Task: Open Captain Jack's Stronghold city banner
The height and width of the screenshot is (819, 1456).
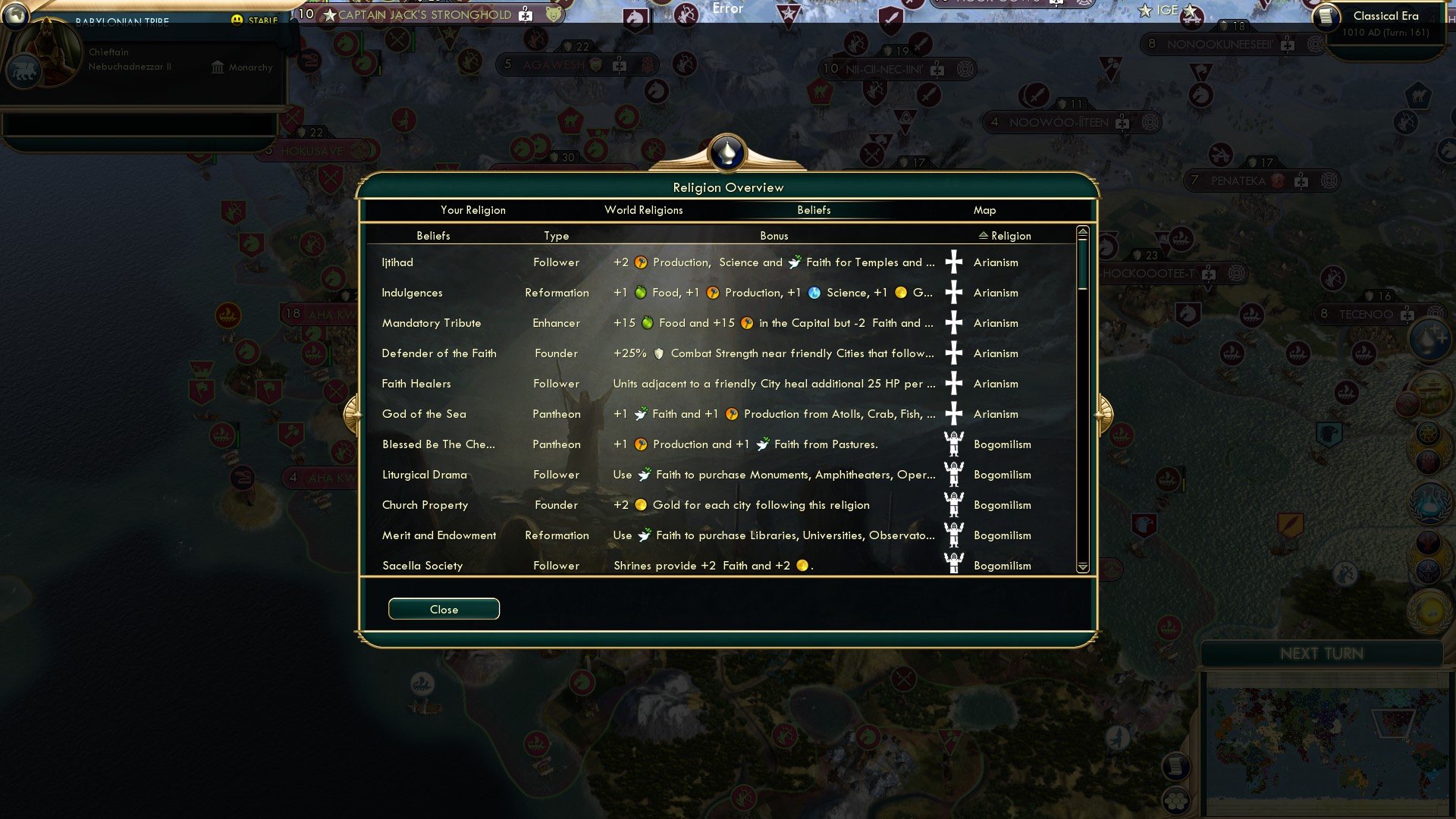Action: click(x=428, y=13)
